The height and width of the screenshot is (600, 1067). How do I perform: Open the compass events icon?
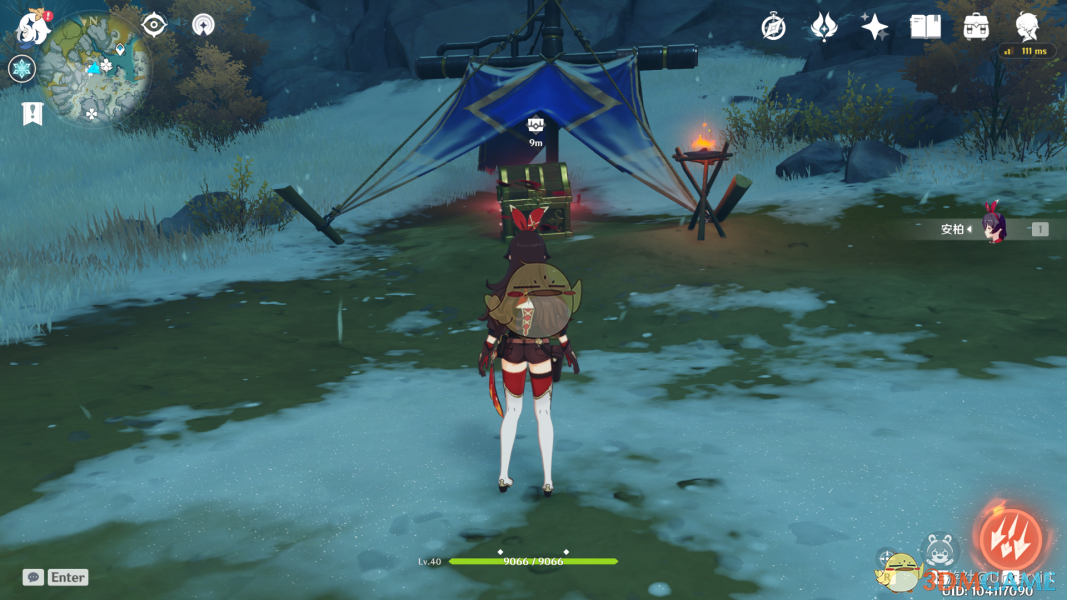pyautogui.click(x=773, y=27)
